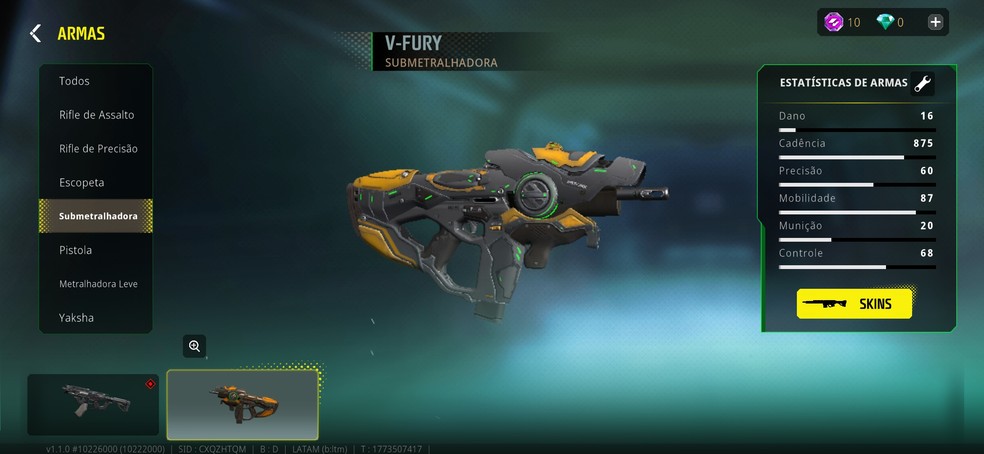This screenshot has height=454, width=984.
Task: Select the Yaksha weapon category
Action: pyautogui.click(x=76, y=318)
